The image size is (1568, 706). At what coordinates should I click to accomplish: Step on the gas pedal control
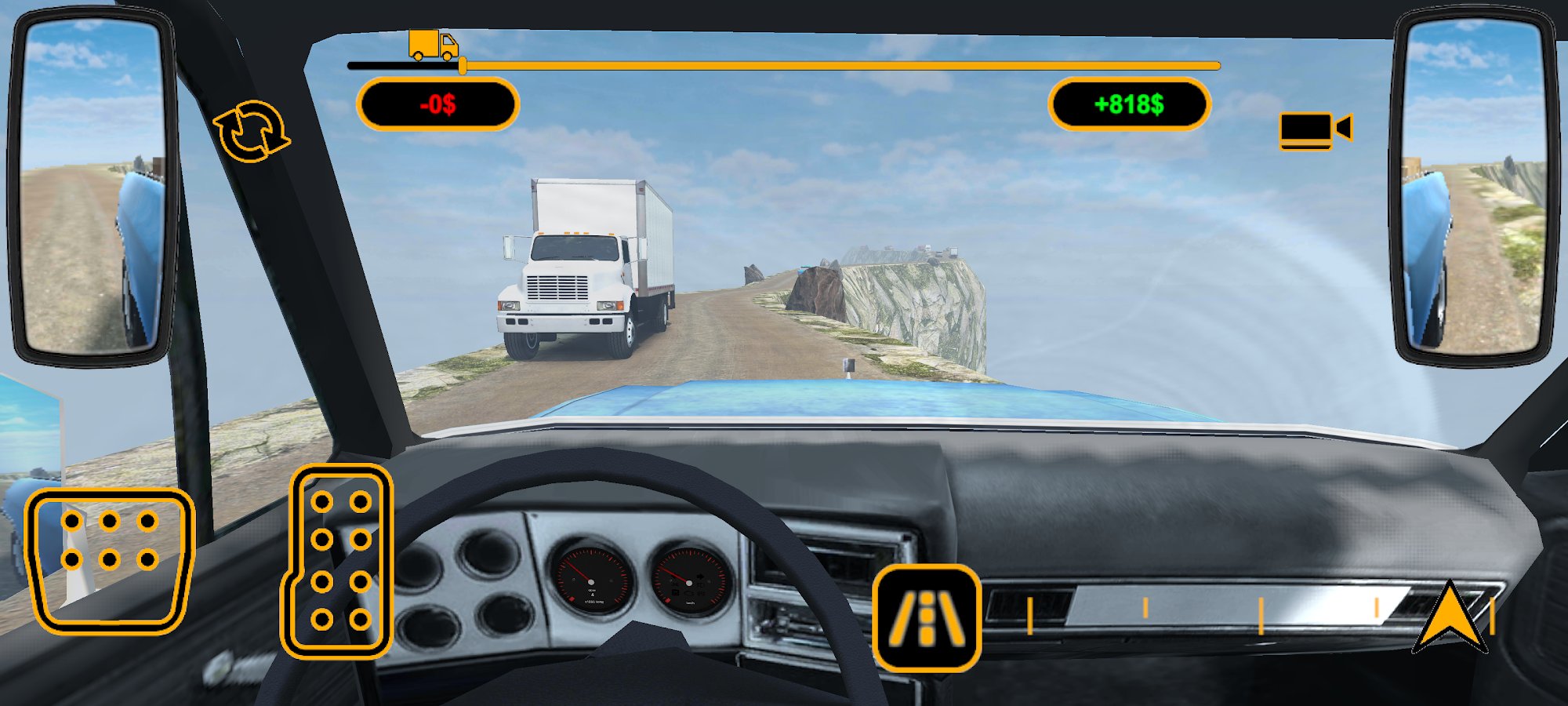(x=339, y=560)
